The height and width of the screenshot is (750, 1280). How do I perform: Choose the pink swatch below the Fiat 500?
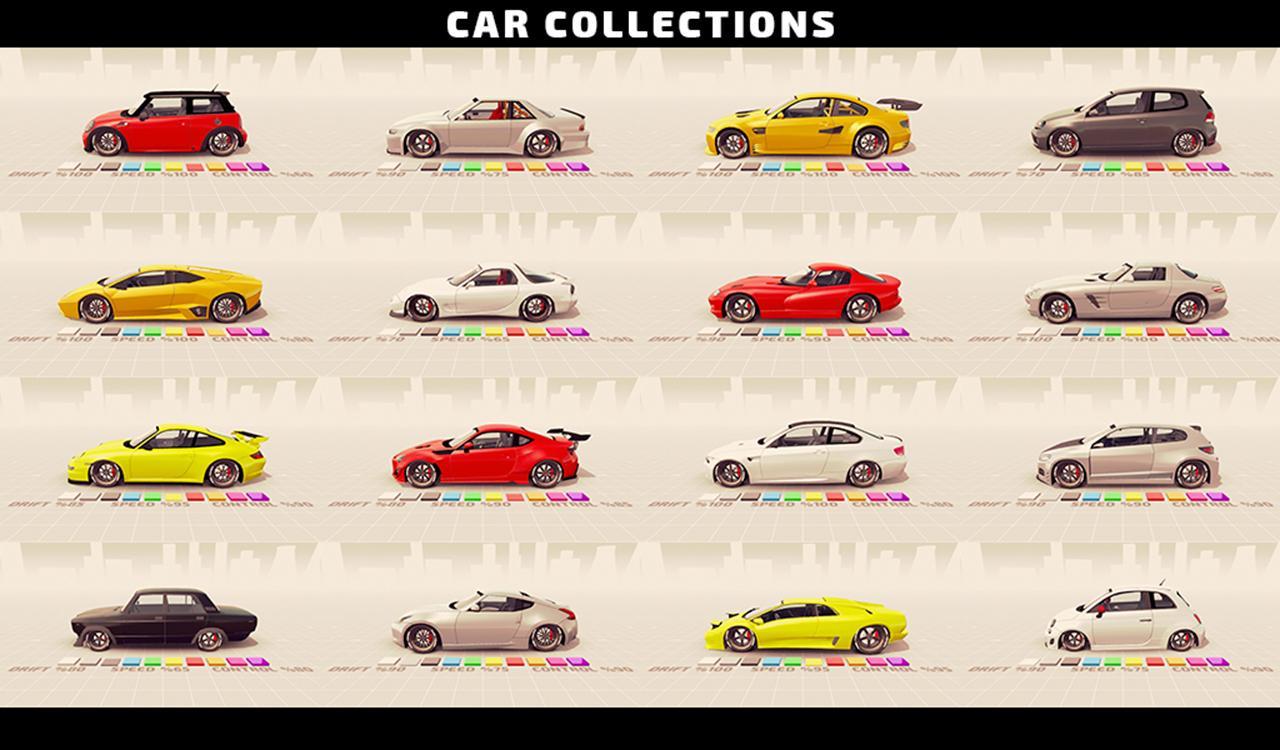coord(1198,663)
